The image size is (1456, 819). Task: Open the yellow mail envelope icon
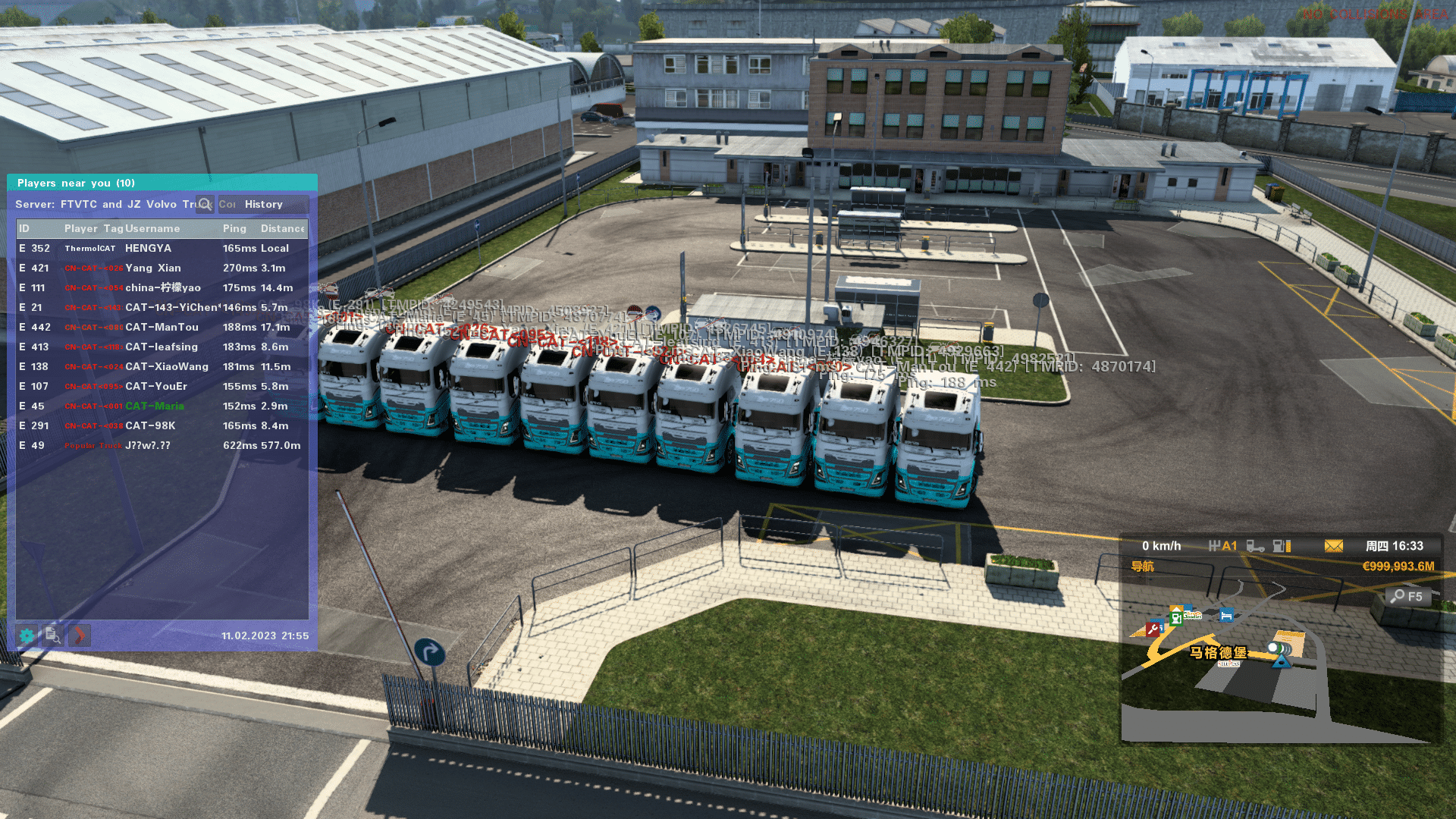tap(1333, 546)
